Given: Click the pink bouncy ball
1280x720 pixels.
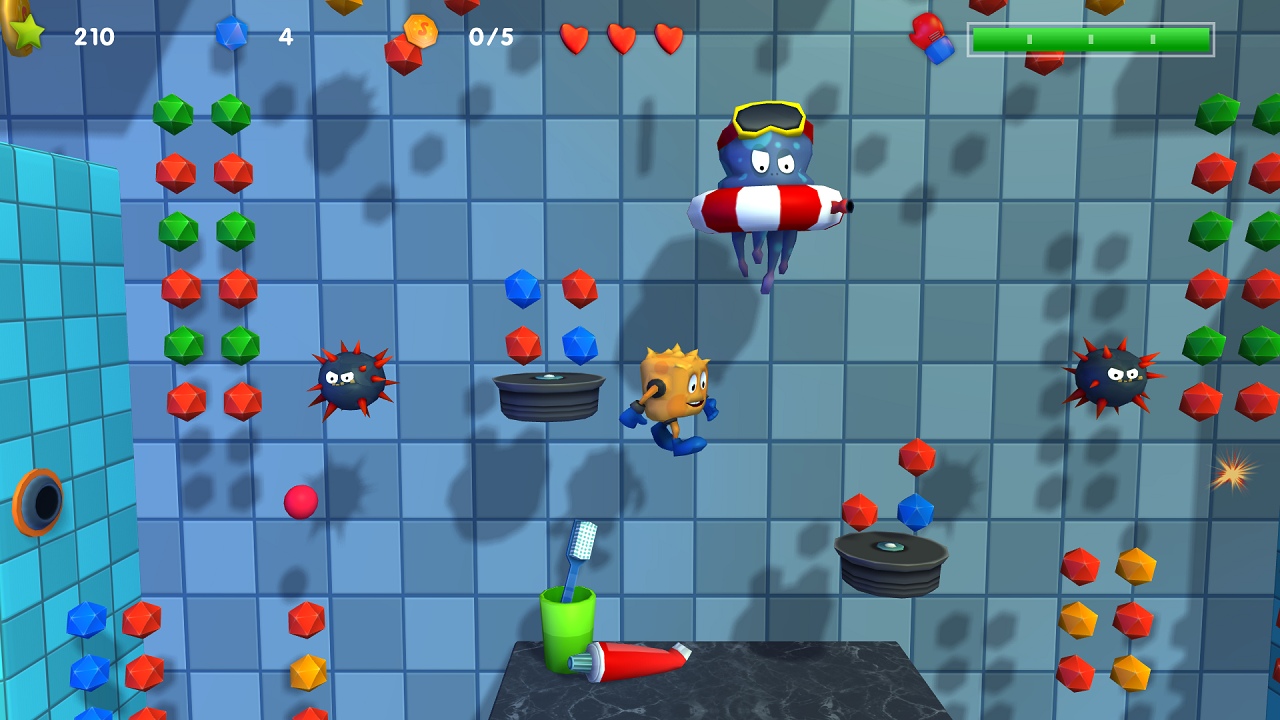Looking at the screenshot, I should [x=302, y=503].
